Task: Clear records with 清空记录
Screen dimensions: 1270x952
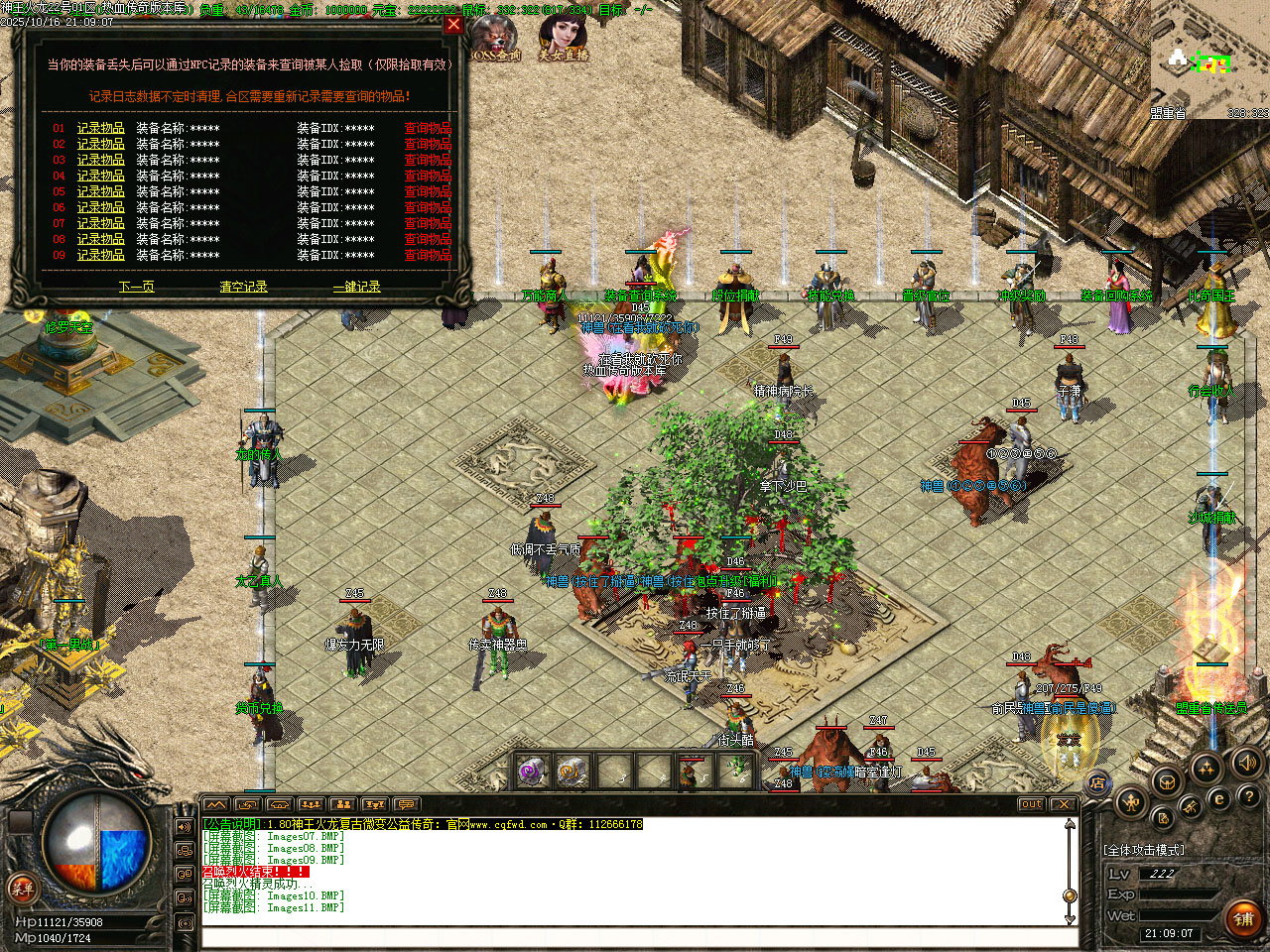Action: (243, 287)
